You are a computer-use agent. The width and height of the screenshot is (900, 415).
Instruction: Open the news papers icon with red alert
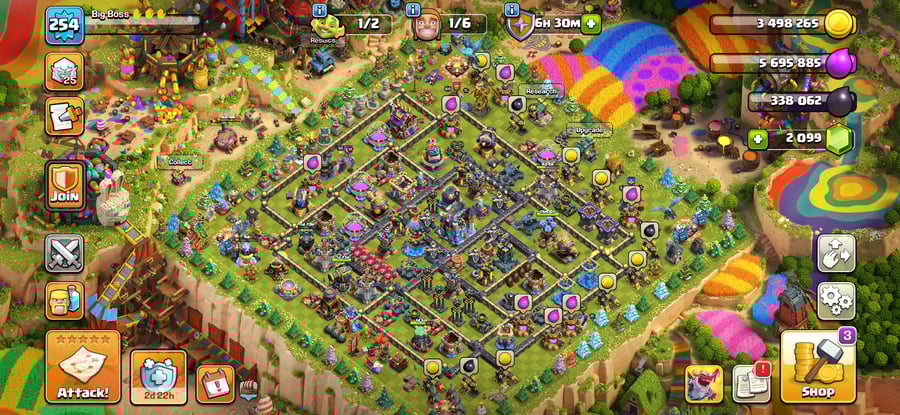(751, 382)
